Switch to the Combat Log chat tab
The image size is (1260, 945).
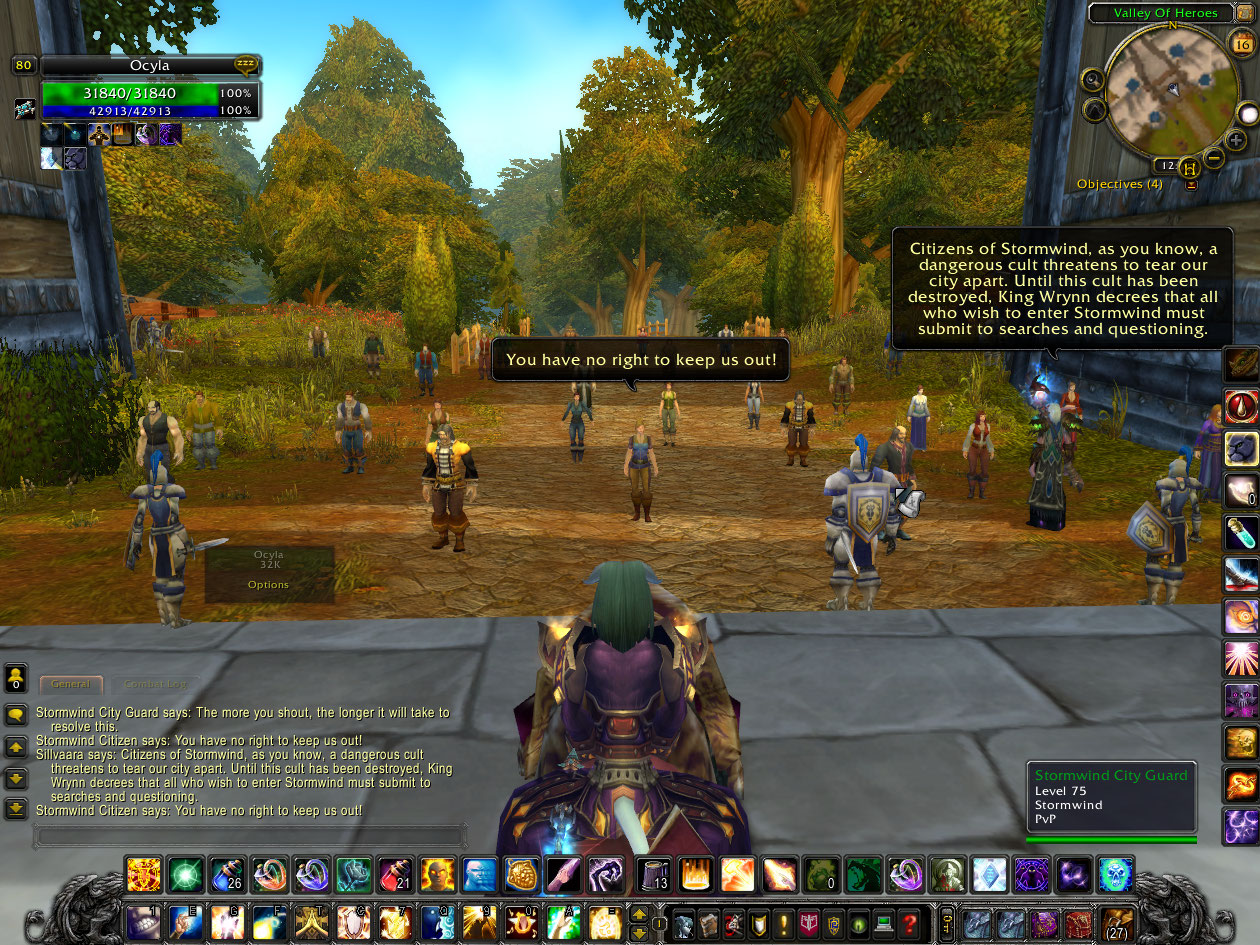coord(154,684)
